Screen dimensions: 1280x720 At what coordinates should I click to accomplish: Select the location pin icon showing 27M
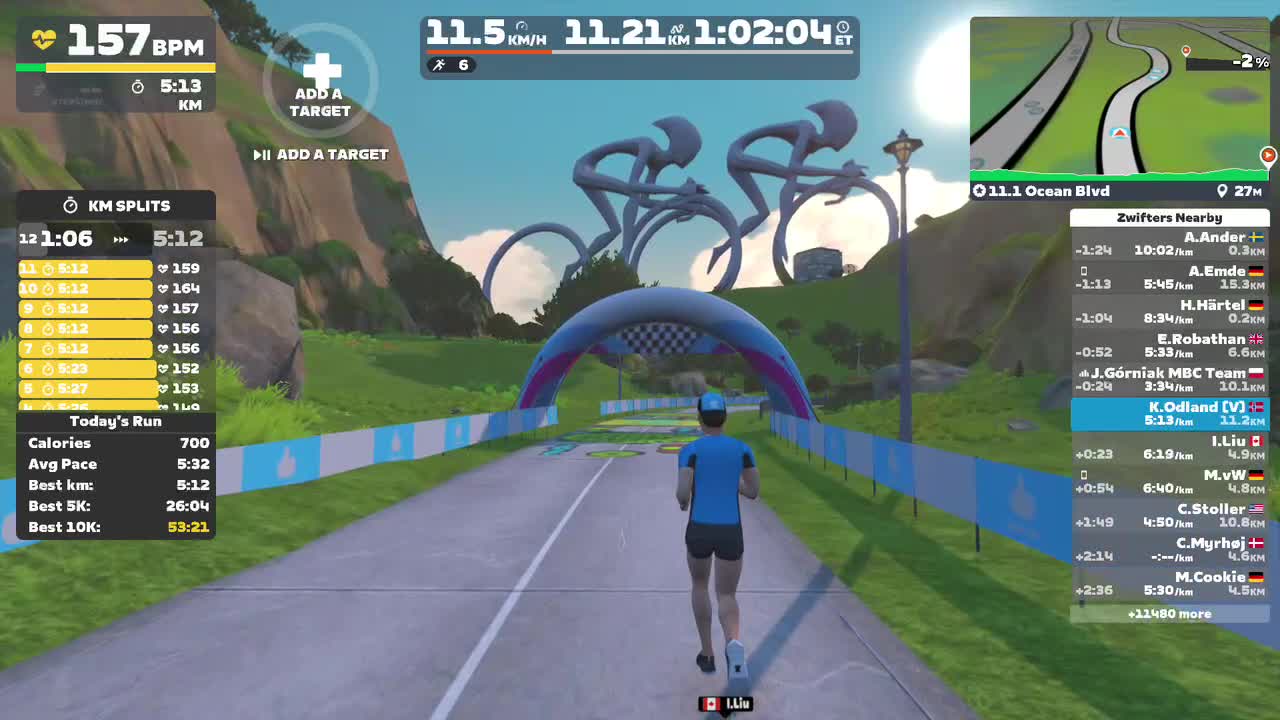tap(1222, 190)
